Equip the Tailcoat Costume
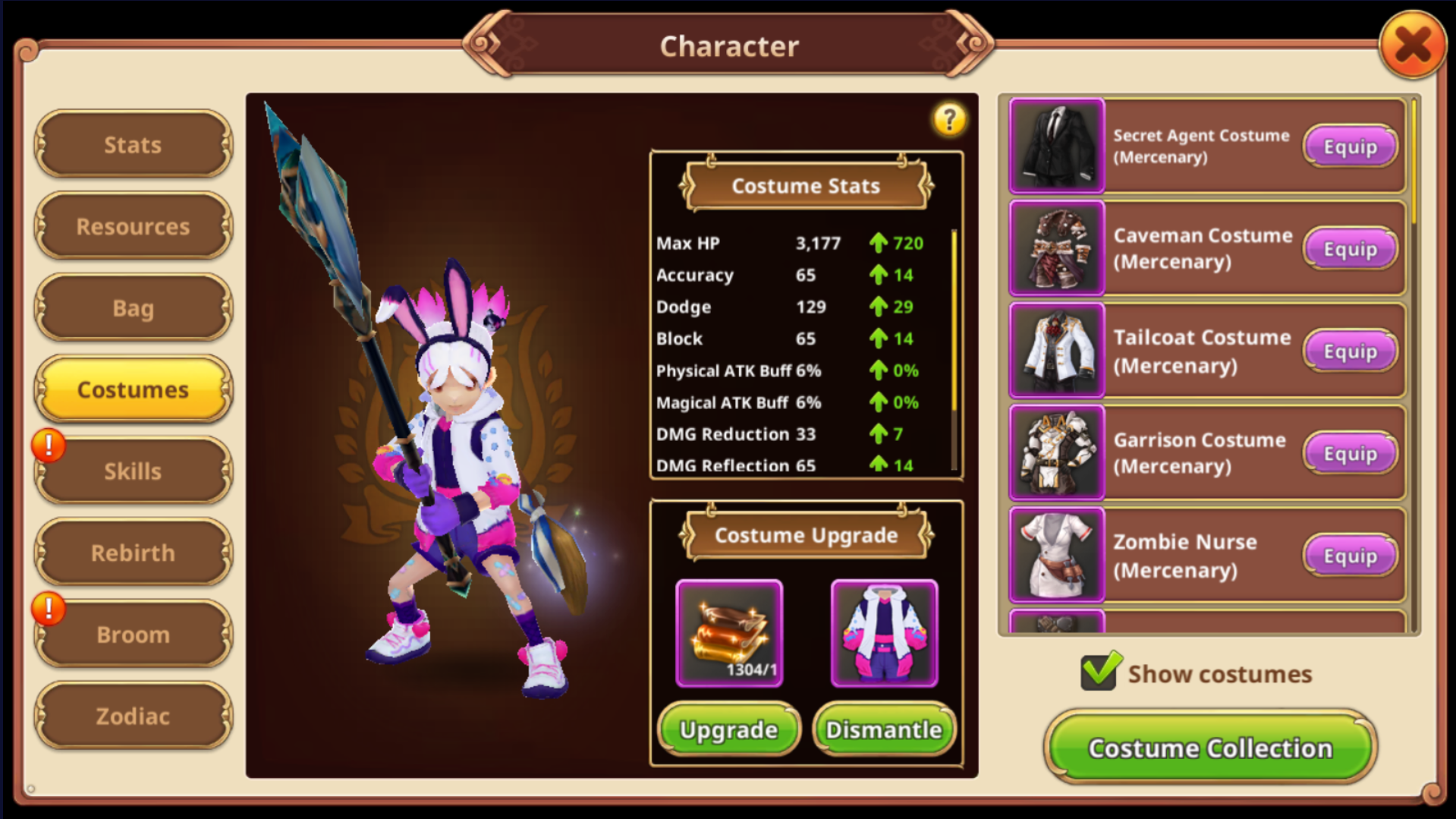The height and width of the screenshot is (819, 1456). pos(1350,351)
